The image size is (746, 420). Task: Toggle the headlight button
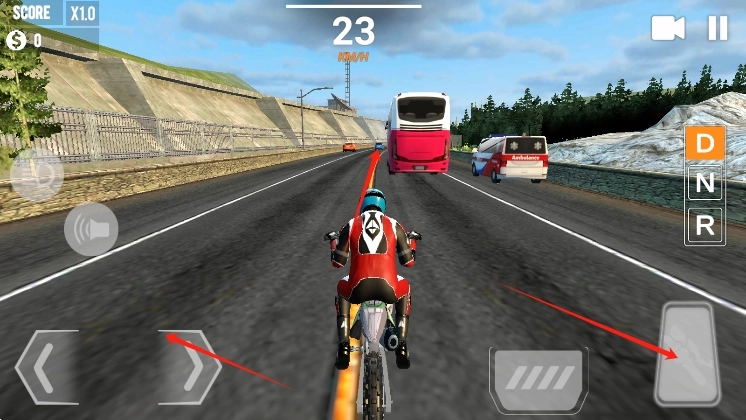[x=37, y=174]
